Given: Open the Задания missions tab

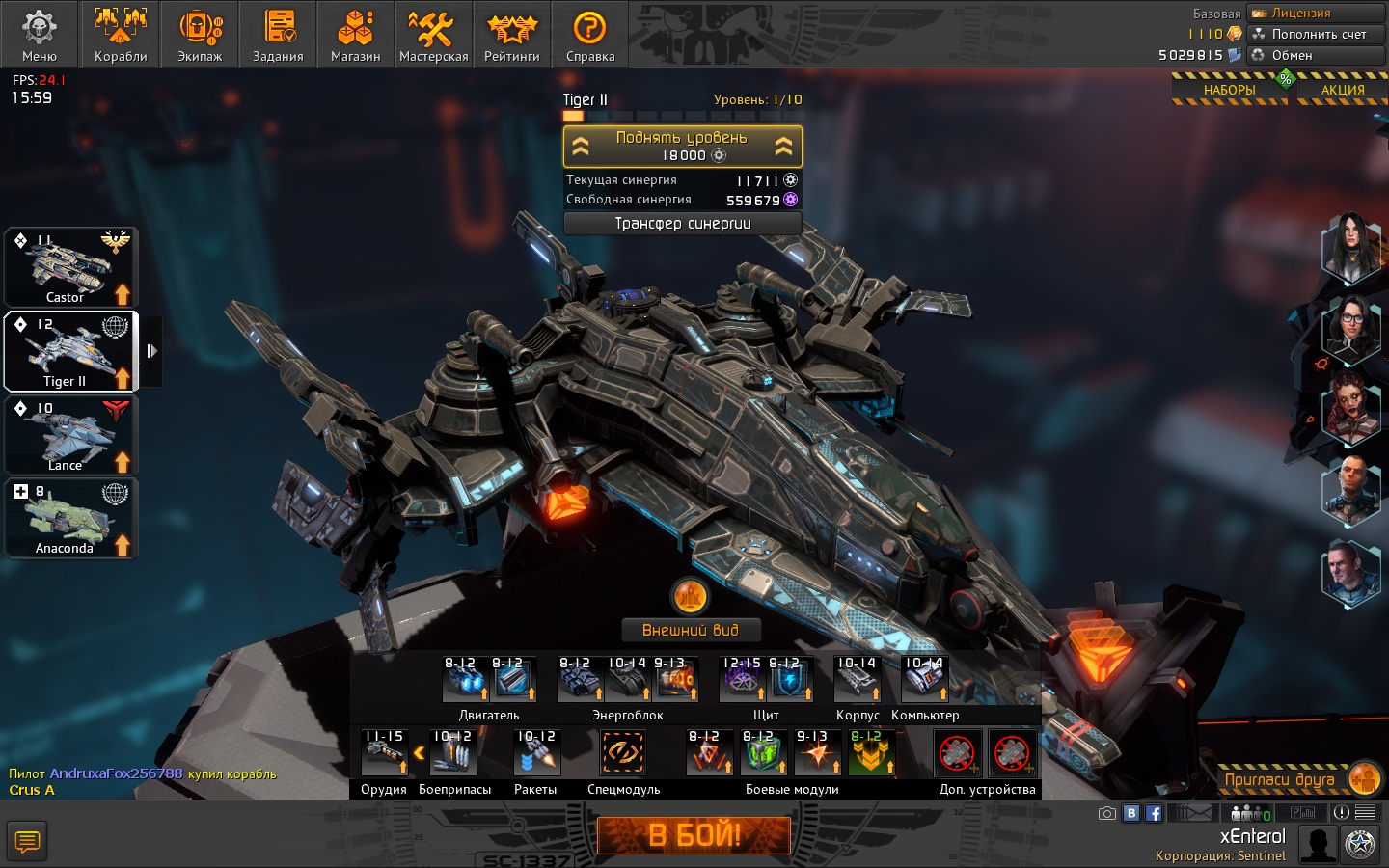Looking at the screenshot, I should tap(278, 35).
